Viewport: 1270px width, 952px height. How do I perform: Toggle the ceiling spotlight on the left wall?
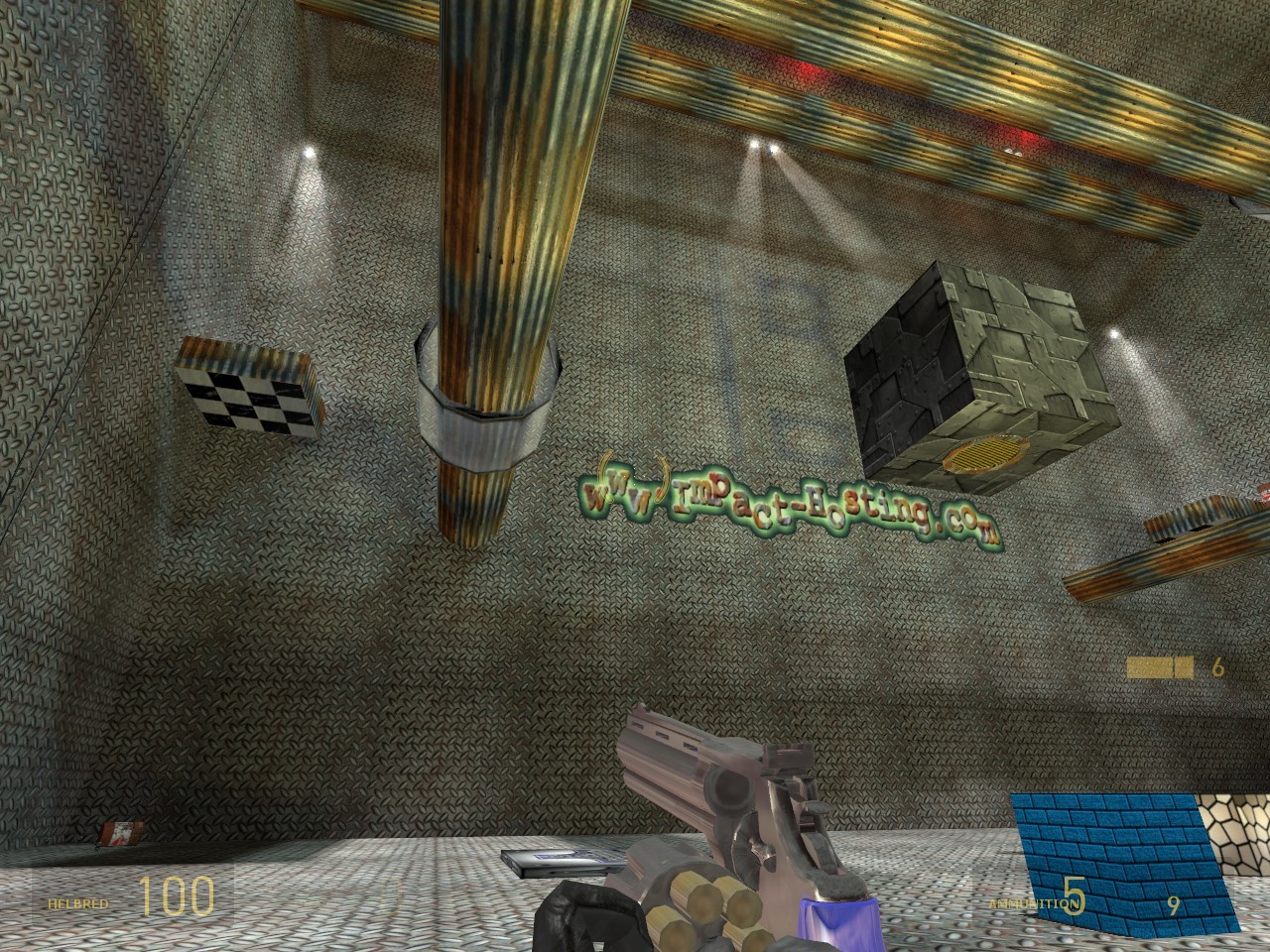tap(310, 151)
